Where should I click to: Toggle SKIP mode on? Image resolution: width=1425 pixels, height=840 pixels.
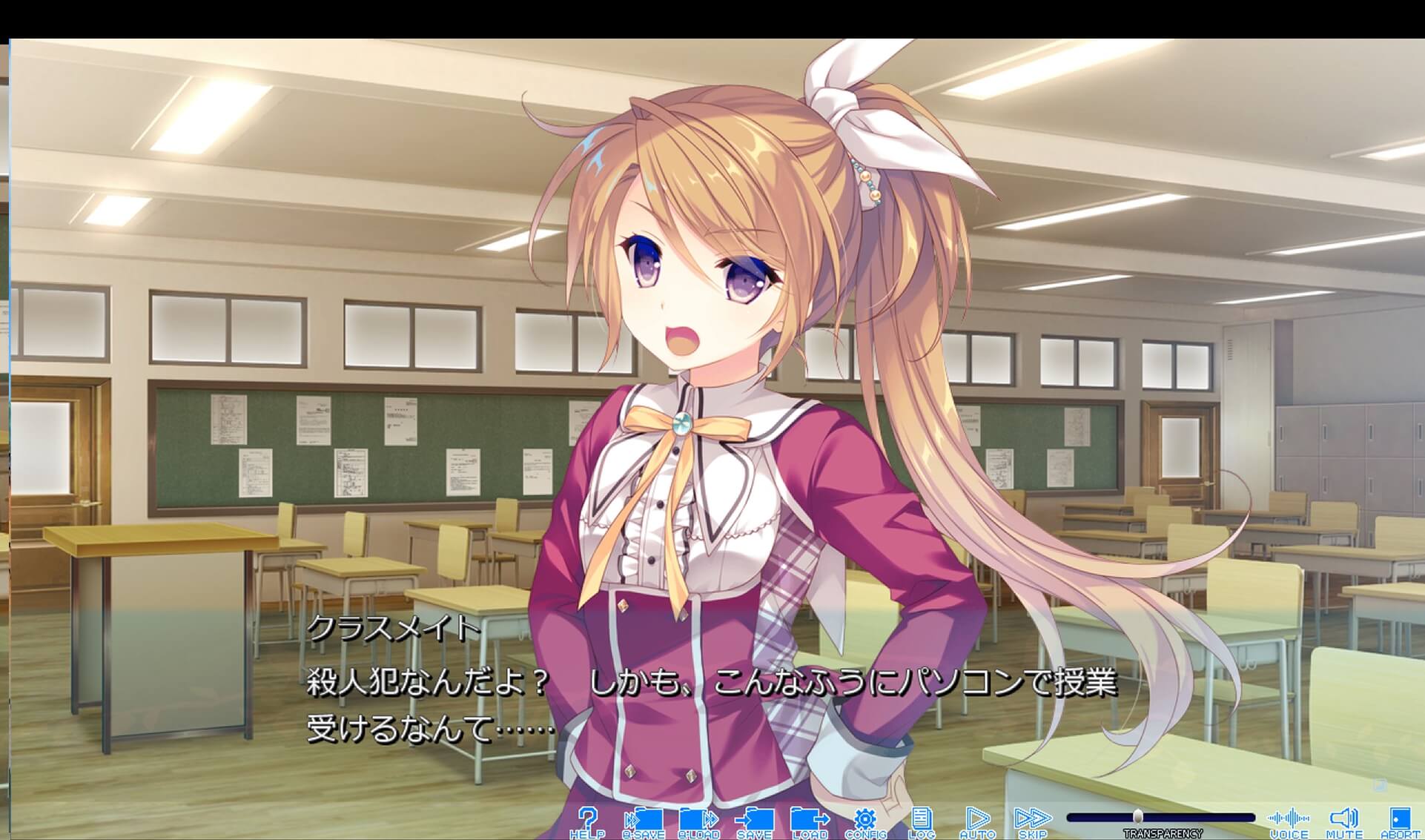[1032, 818]
